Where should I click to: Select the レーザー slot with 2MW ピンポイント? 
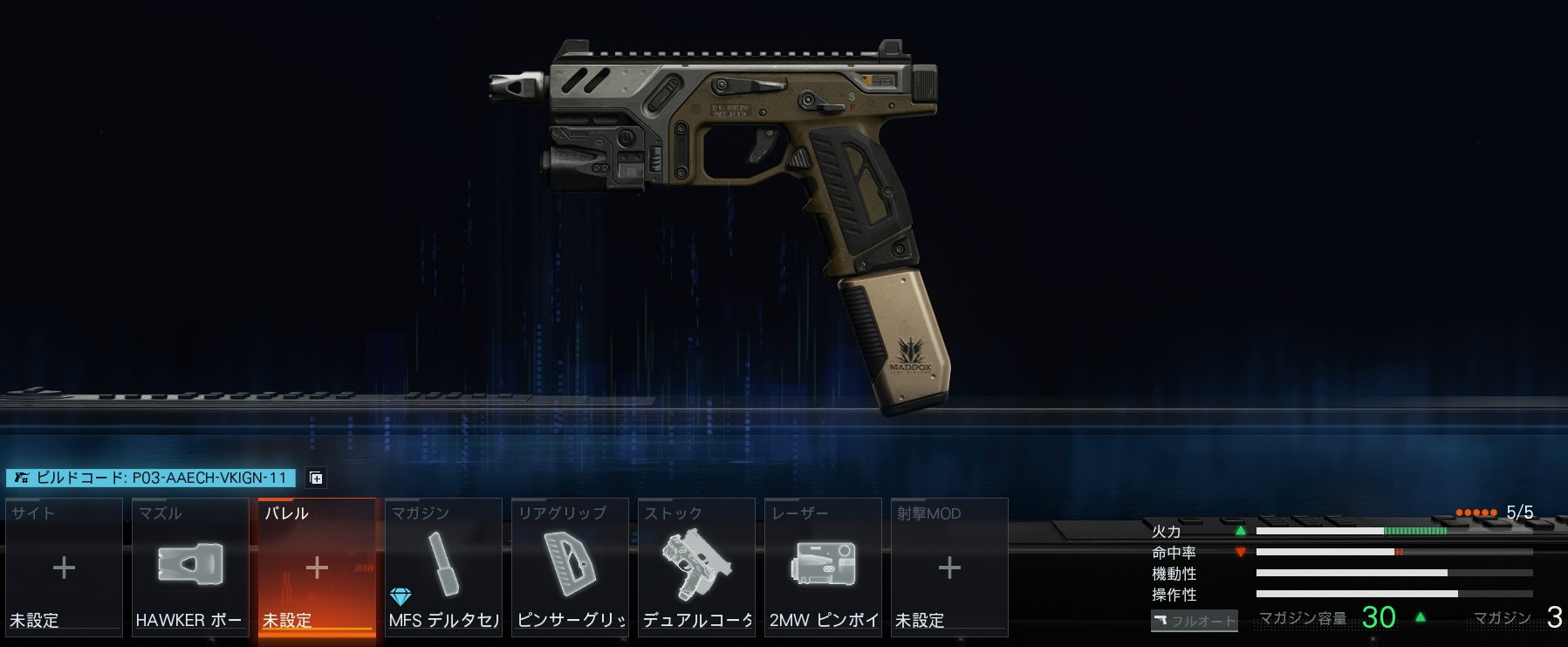823,567
